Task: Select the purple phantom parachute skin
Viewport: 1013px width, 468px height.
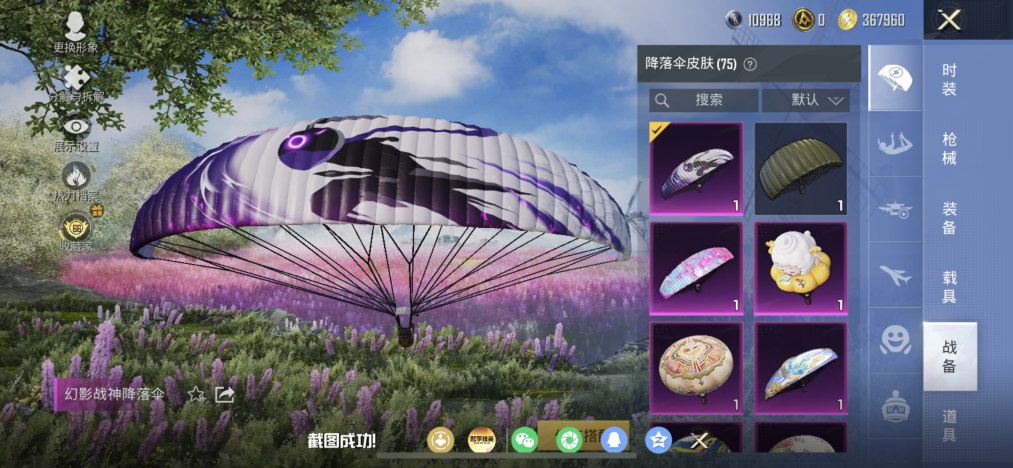Action: click(x=696, y=168)
